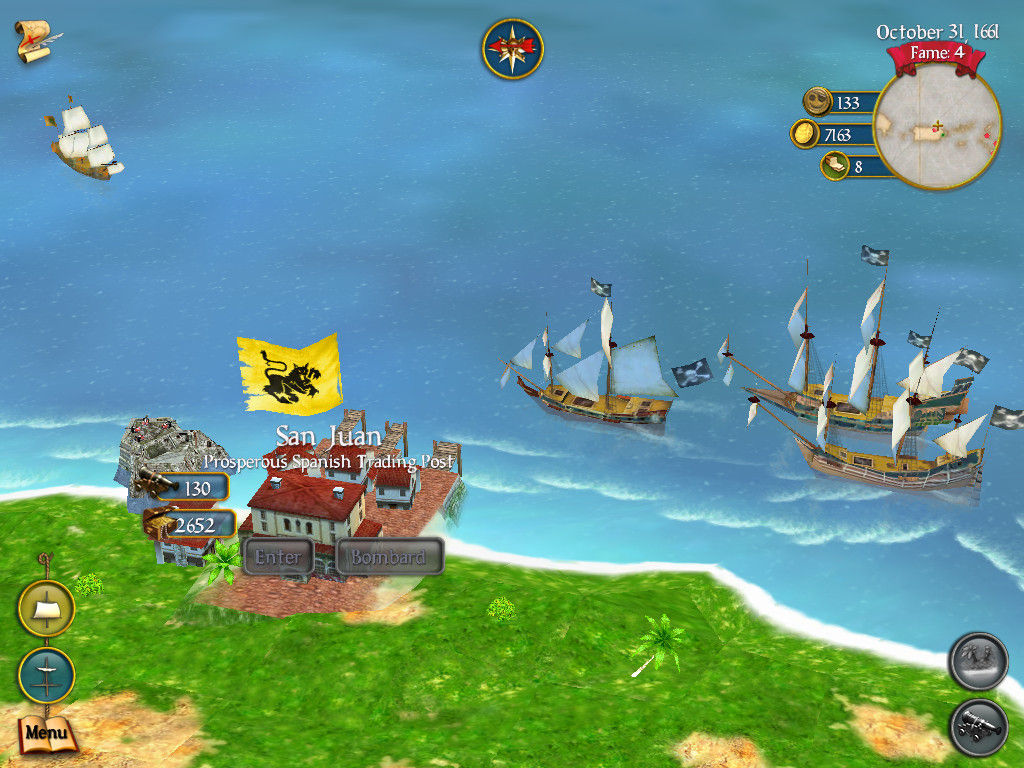Screen dimensions: 1024x768
Task: Click the crew figures button
Action: 978,661
